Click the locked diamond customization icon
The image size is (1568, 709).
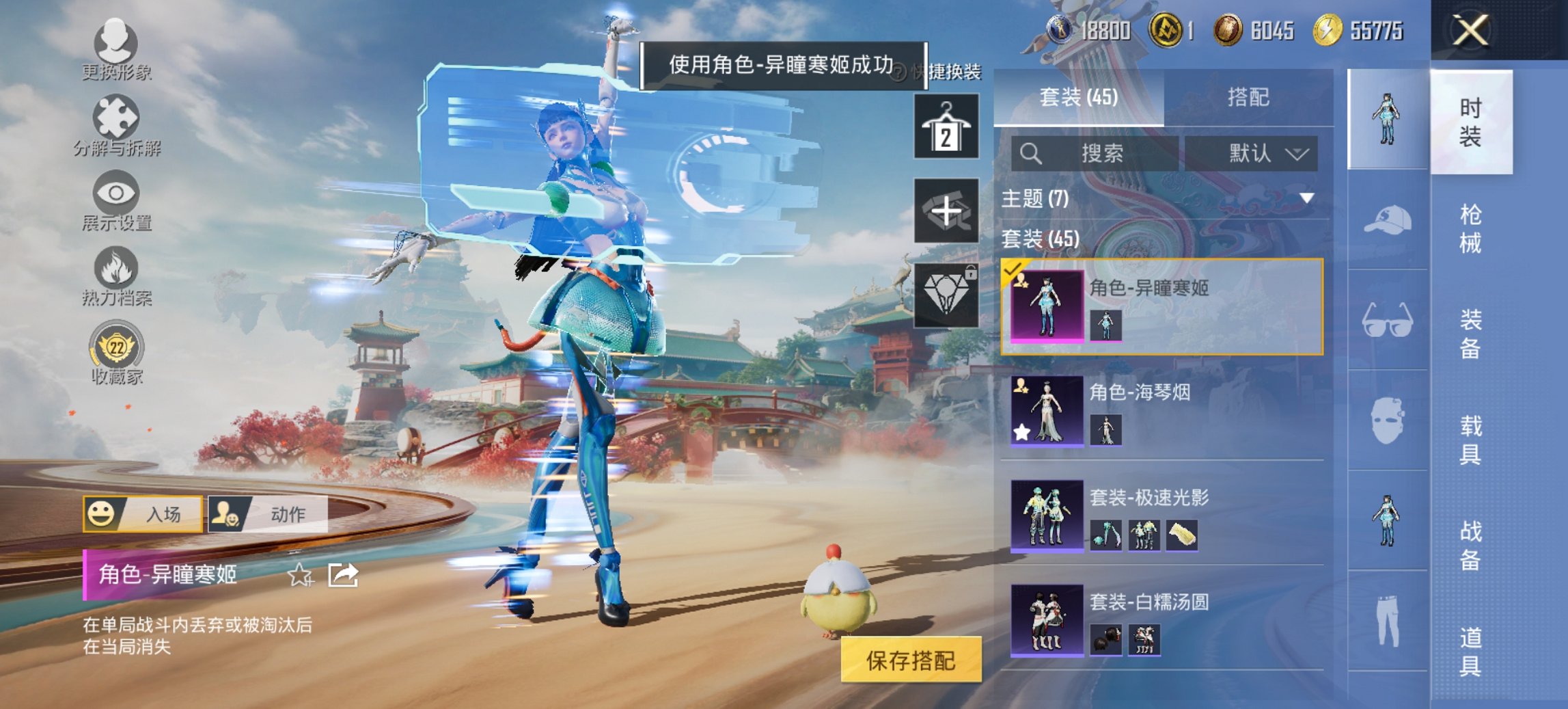(946, 295)
